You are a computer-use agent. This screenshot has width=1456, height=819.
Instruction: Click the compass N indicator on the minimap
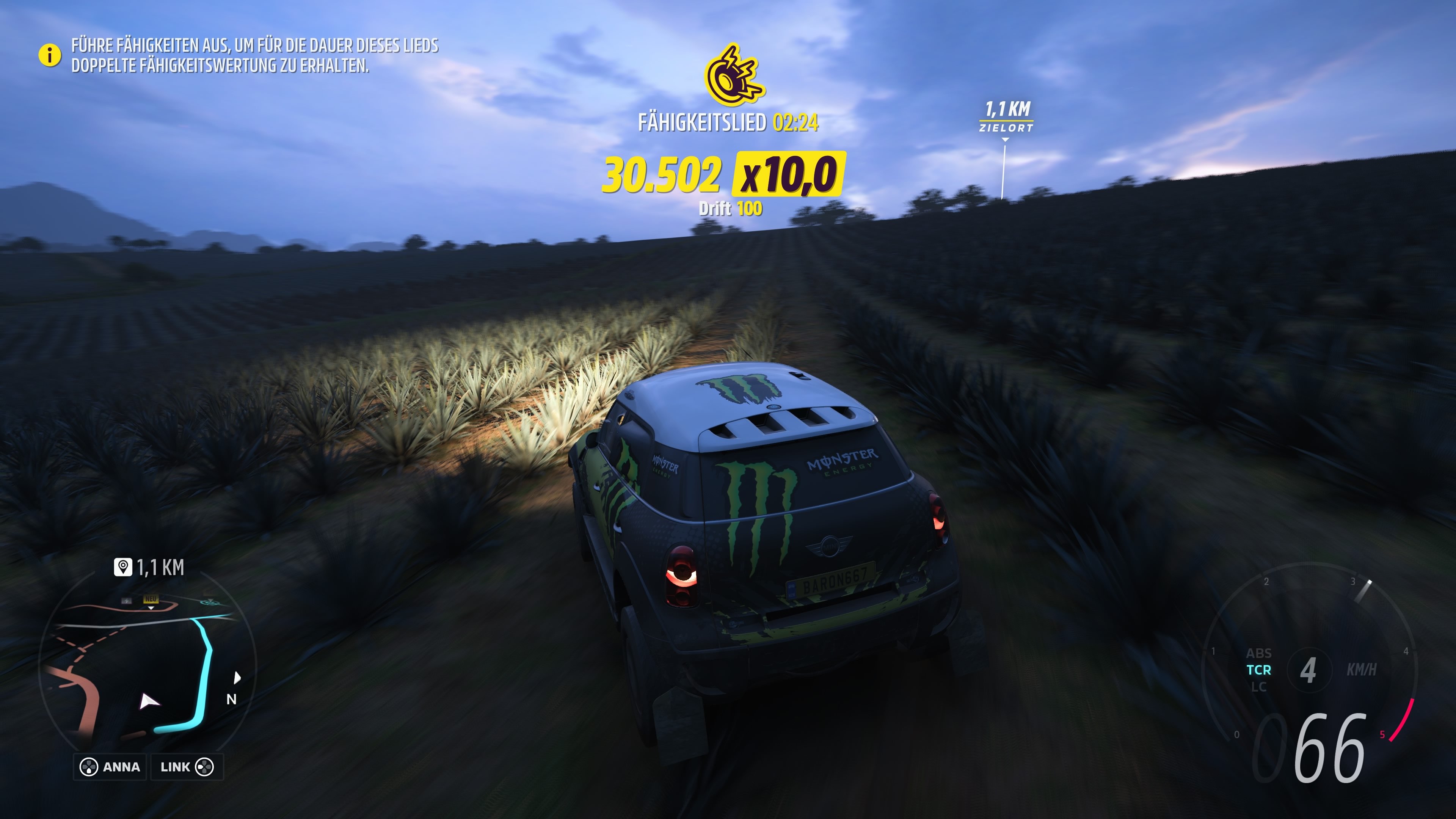coord(232,700)
